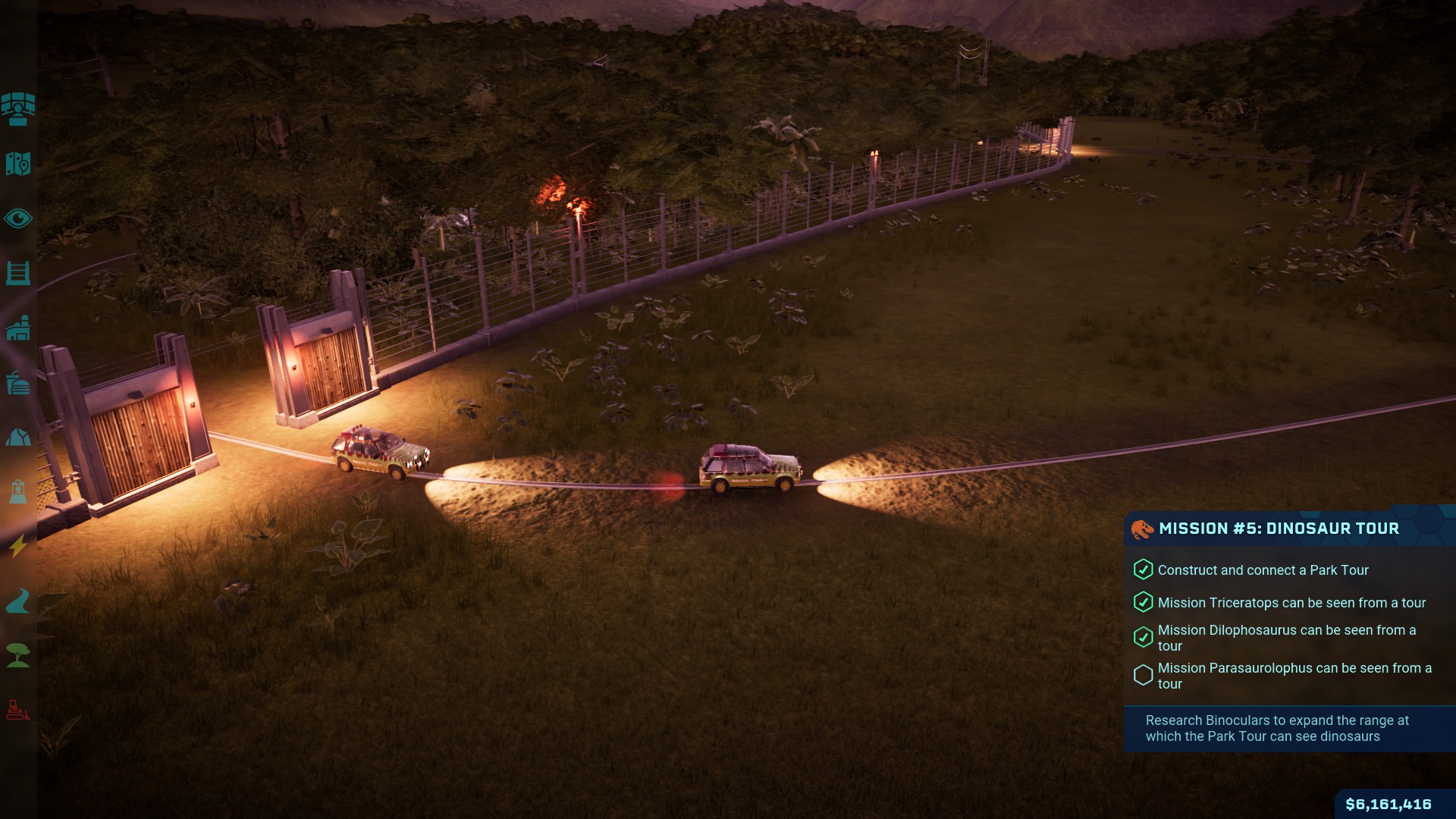Open the island map view
Screen dimensions: 1456x819
18,164
